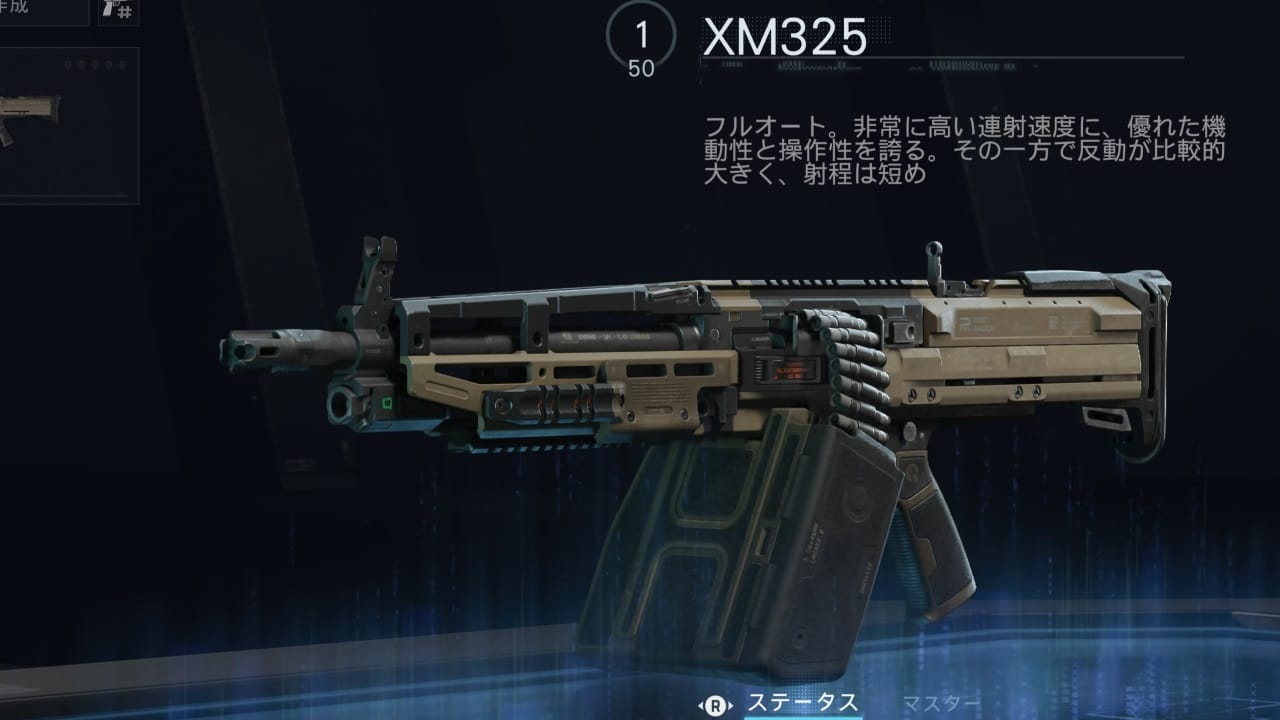Click the R shoulder-button indicator icon
This screenshot has width=1280, height=720.
[x=715, y=703]
